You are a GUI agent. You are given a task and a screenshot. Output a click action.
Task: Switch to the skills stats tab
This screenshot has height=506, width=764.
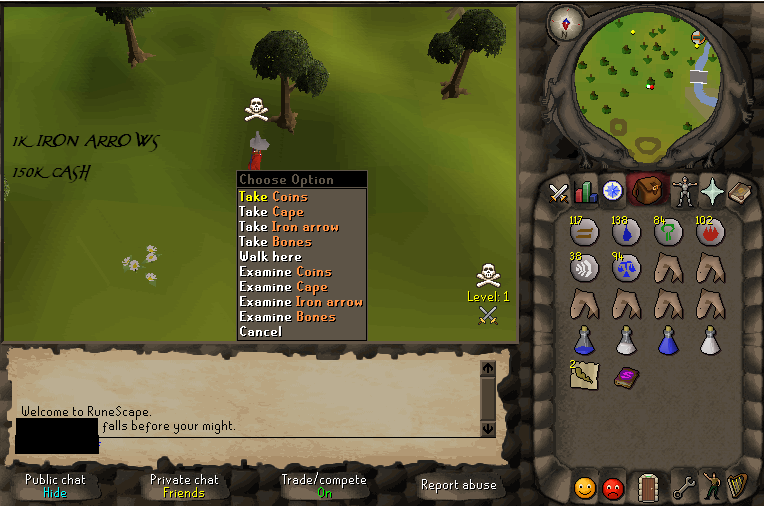point(585,191)
